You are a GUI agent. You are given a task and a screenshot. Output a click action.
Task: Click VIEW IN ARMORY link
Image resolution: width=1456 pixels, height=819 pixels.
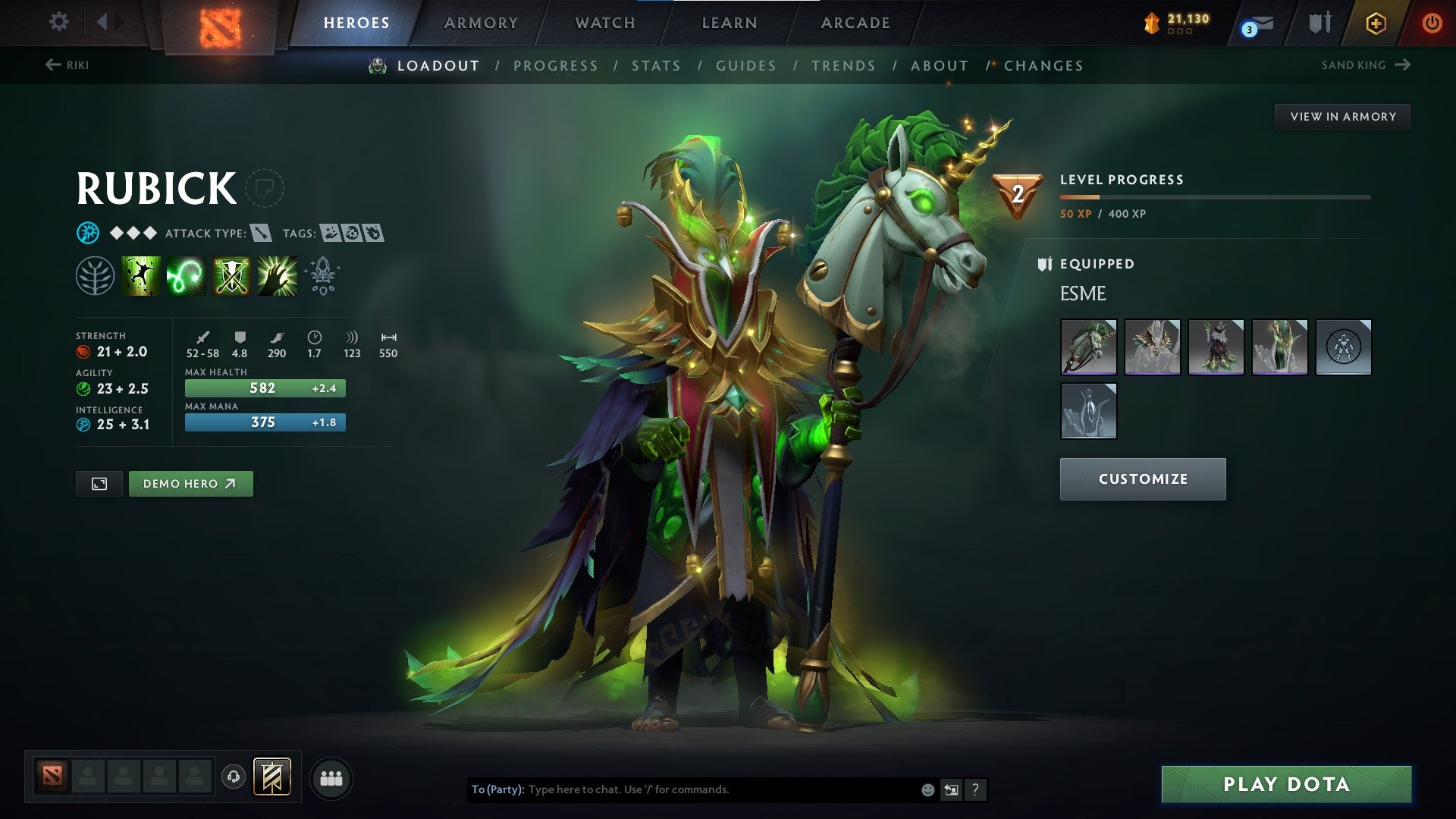point(1342,116)
